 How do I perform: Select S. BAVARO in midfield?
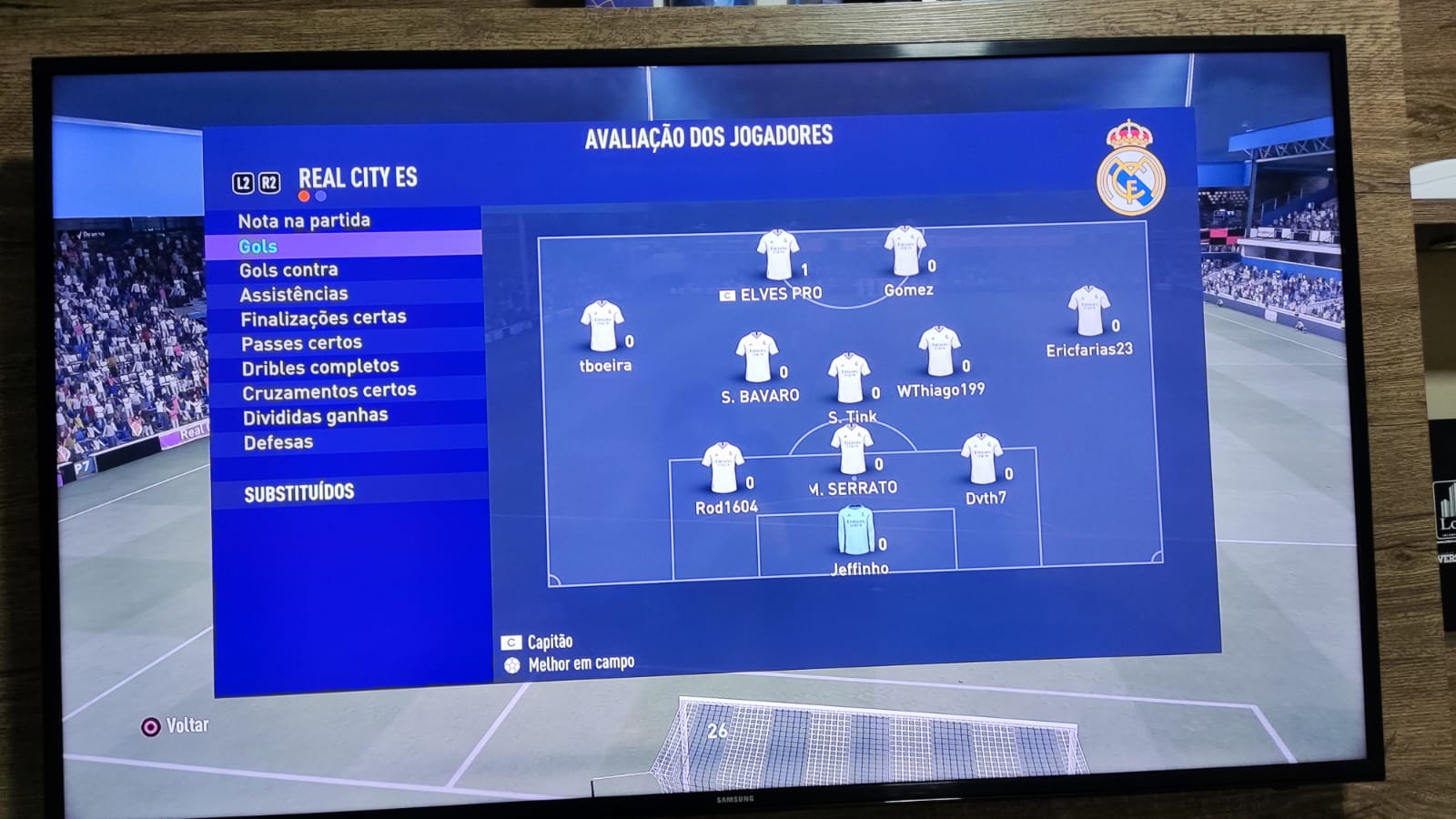(756, 357)
